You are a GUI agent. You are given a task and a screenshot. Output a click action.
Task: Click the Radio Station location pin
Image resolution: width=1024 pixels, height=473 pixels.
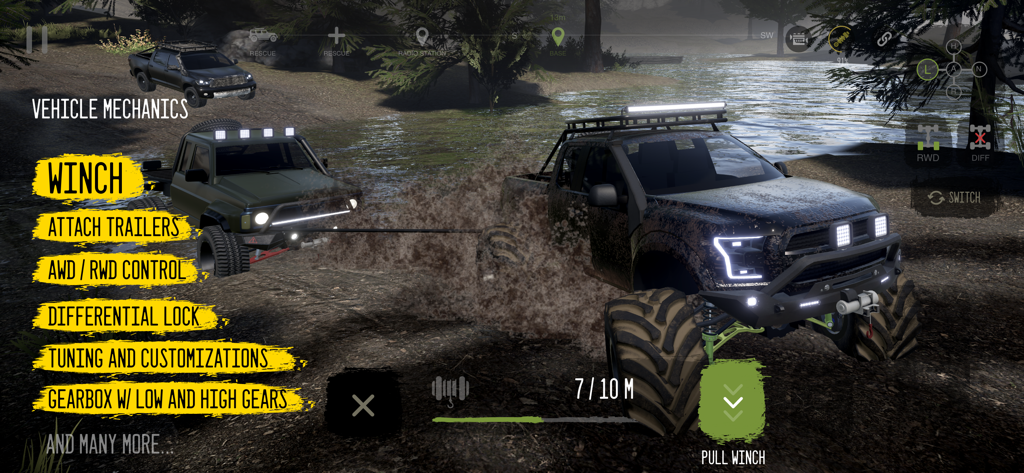click(x=421, y=38)
